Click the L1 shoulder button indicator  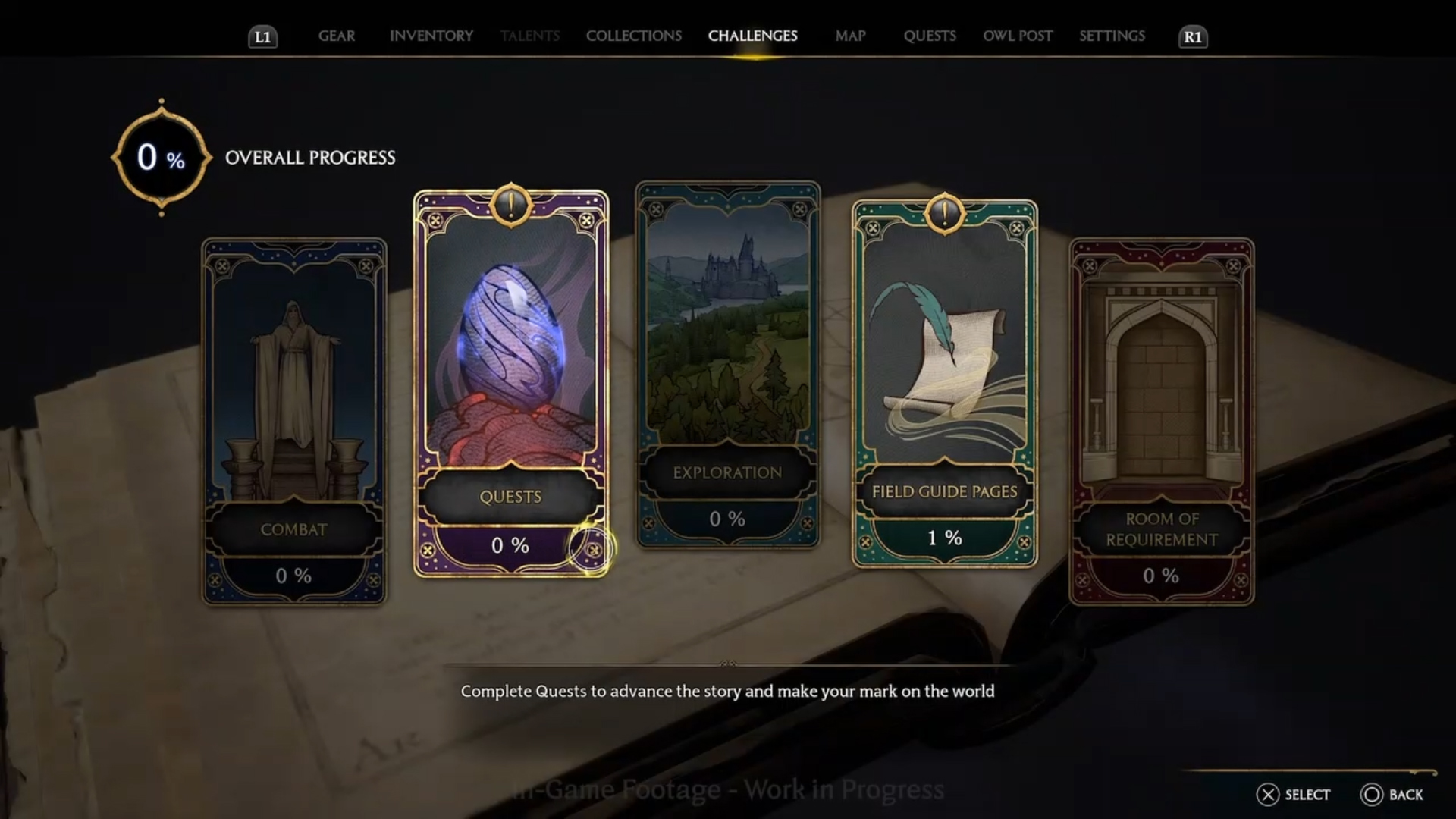pos(263,36)
